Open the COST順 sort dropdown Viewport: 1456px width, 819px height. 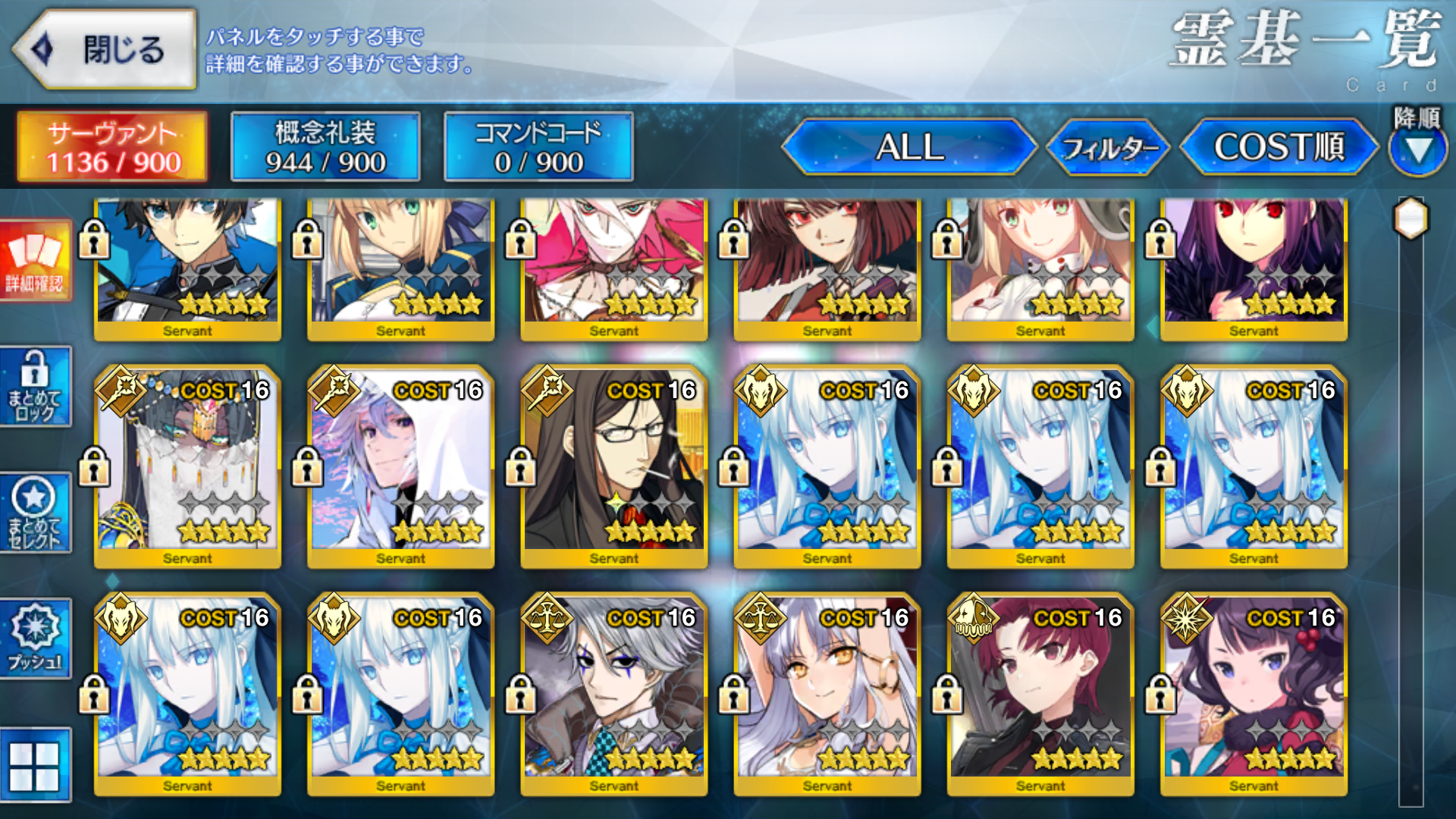point(1280,149)
